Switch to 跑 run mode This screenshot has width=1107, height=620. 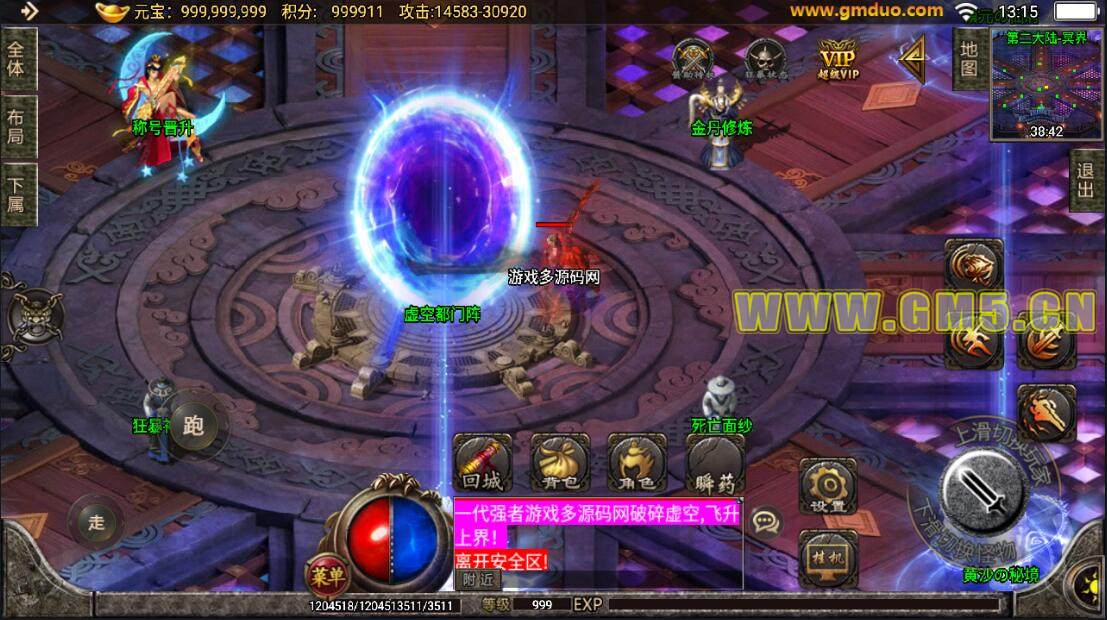[x=194, y=427]
